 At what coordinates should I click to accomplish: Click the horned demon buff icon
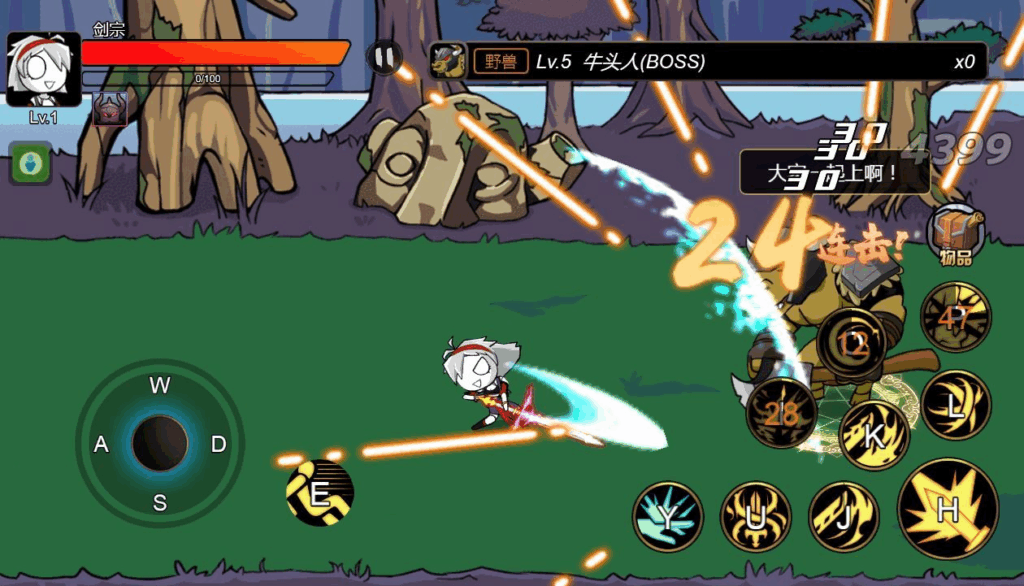(110, 109)
